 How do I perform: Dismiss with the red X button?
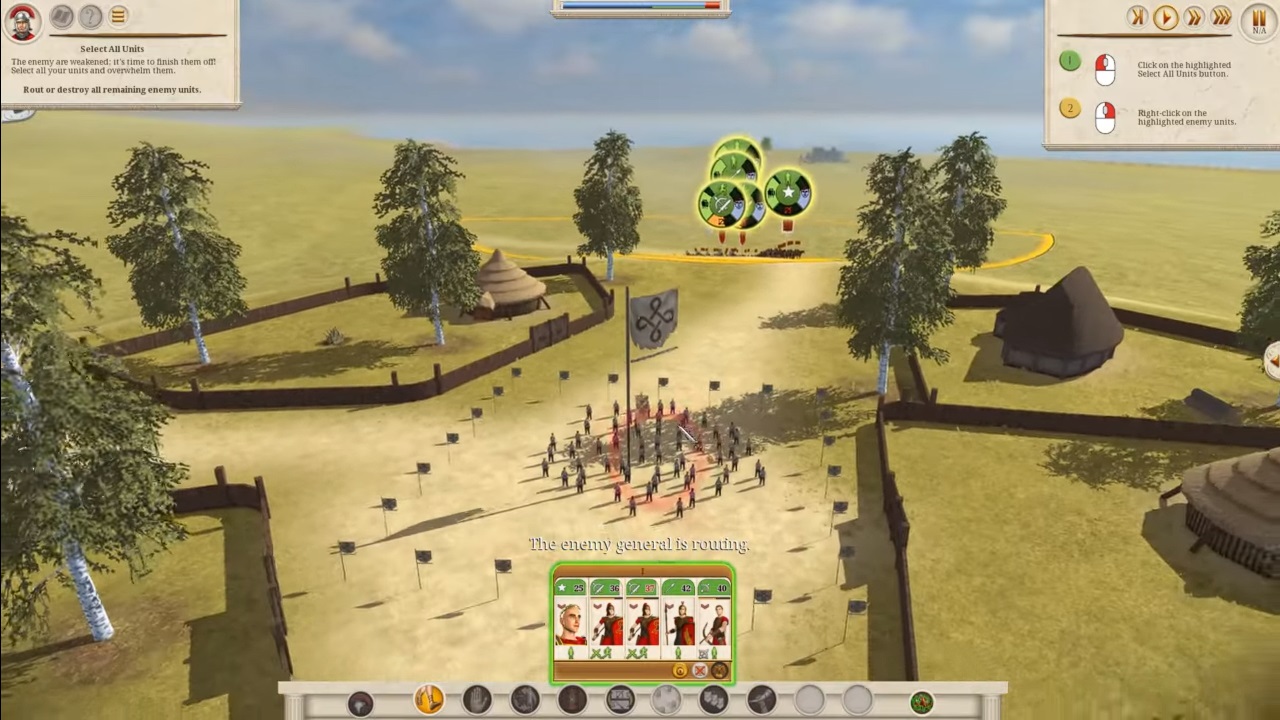coord(698,671)
